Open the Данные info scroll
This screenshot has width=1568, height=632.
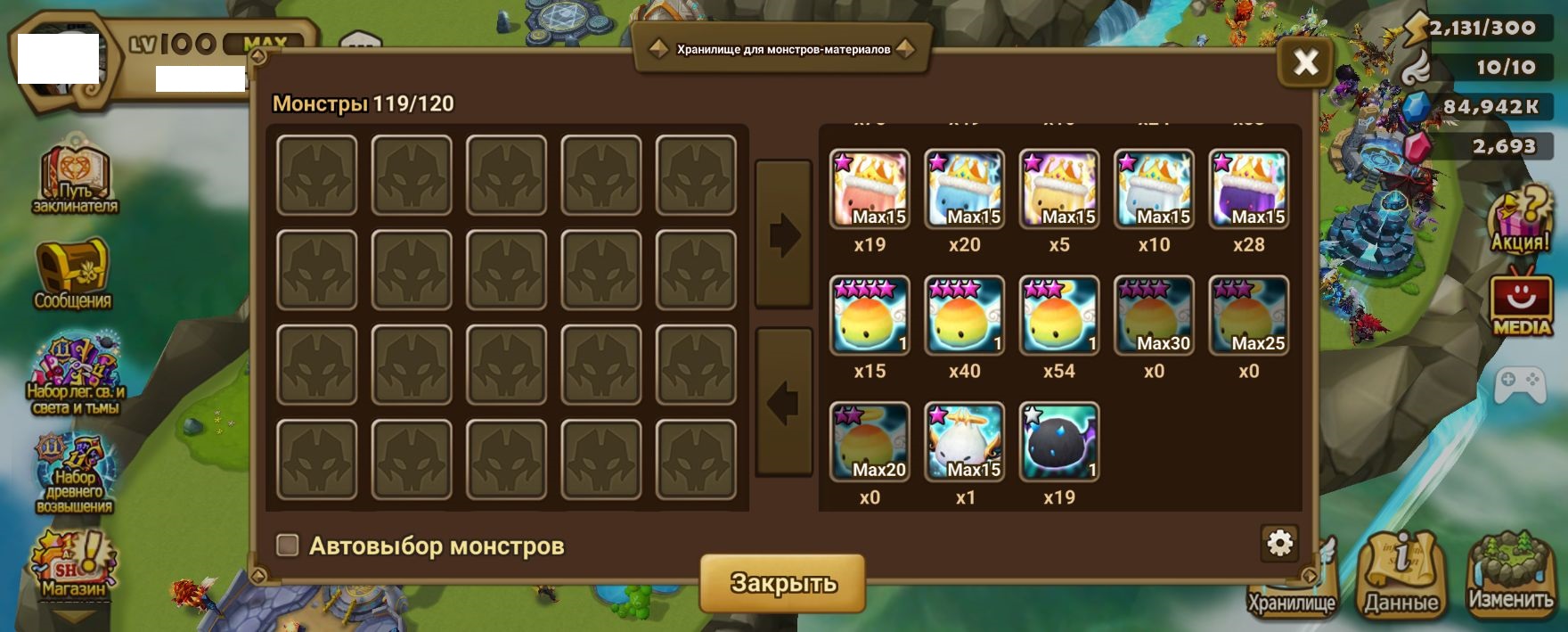tap(1401, 575)
